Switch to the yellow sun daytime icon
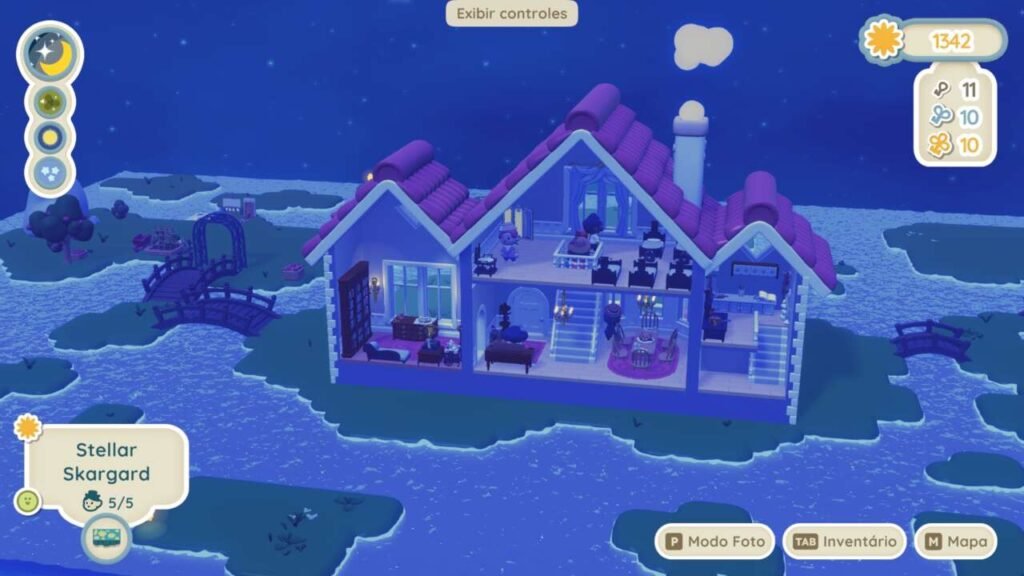Viewport: 1024px width, 576px height. pos(50,137)
